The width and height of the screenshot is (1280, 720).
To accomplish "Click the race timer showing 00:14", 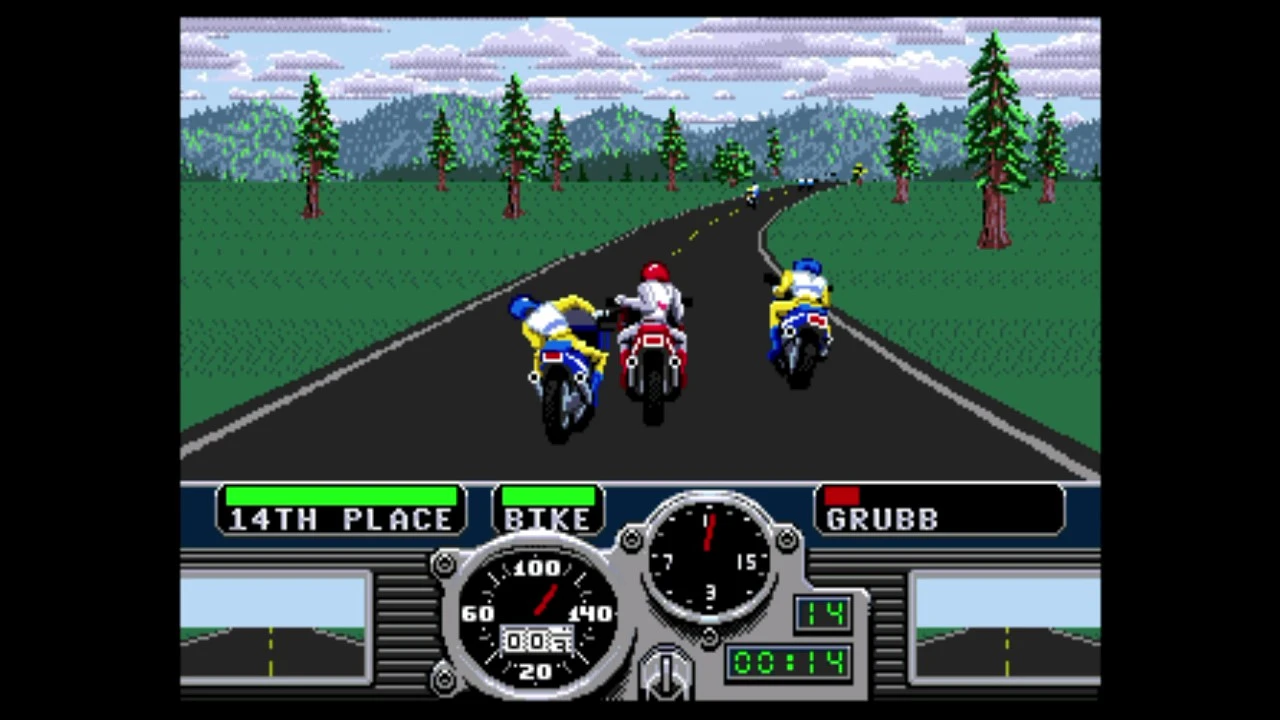I will click(x=787, y=663).
